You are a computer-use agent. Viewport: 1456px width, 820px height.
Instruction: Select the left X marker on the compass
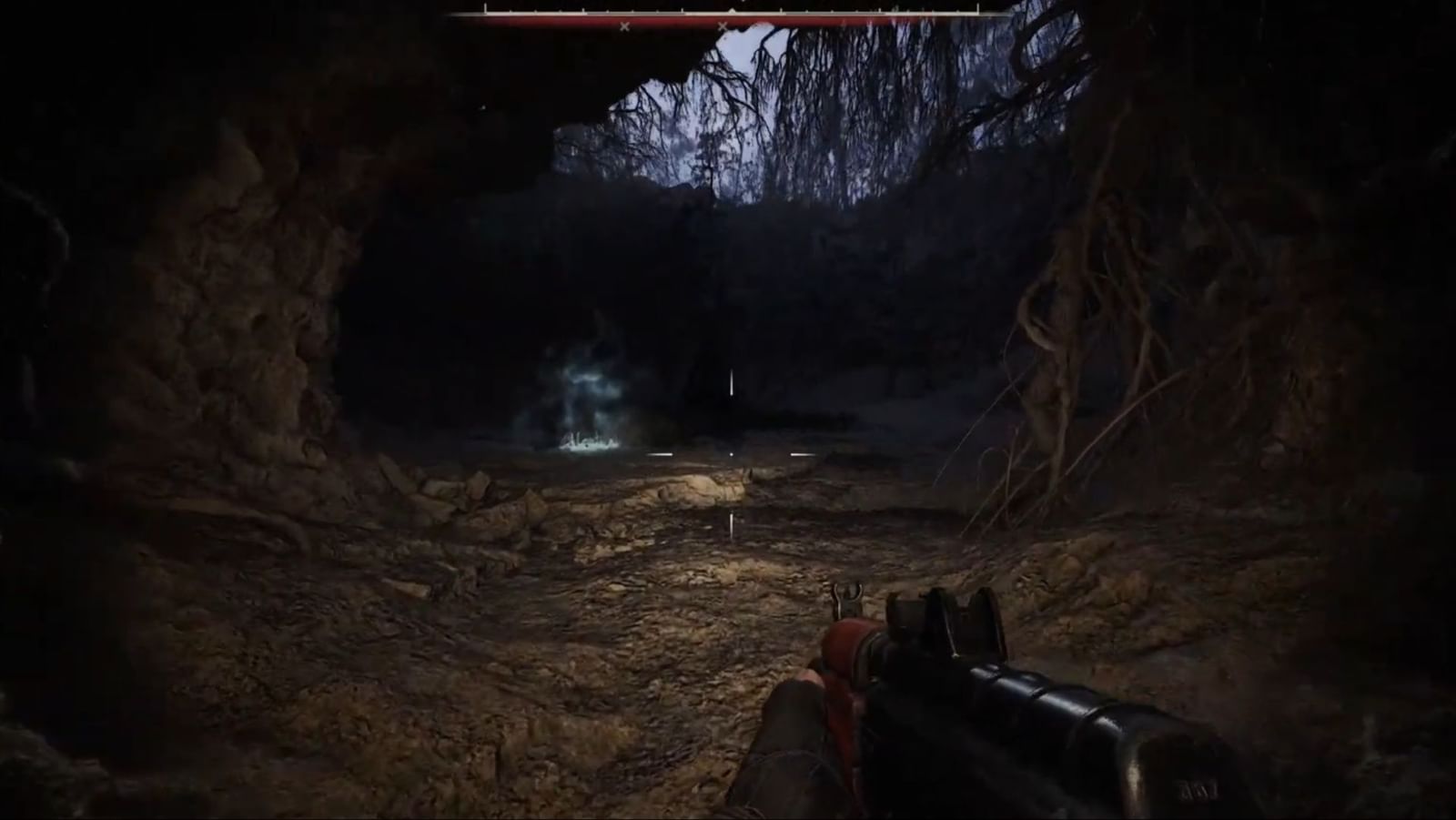(623, 25)
